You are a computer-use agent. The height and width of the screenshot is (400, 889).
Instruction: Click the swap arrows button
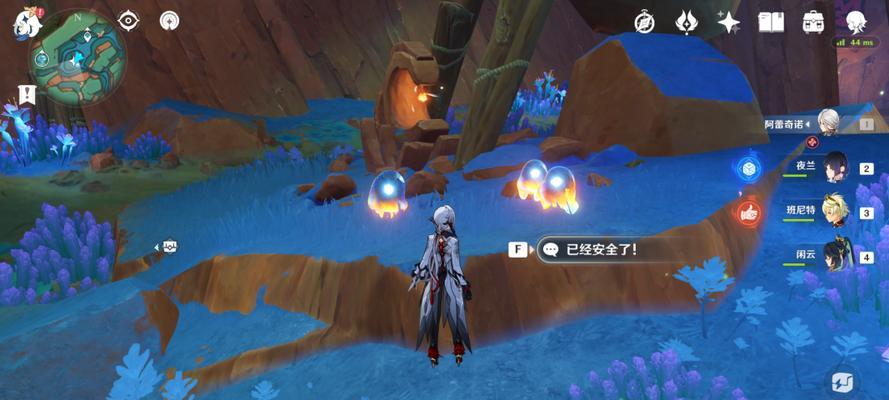tap(841, 380)
